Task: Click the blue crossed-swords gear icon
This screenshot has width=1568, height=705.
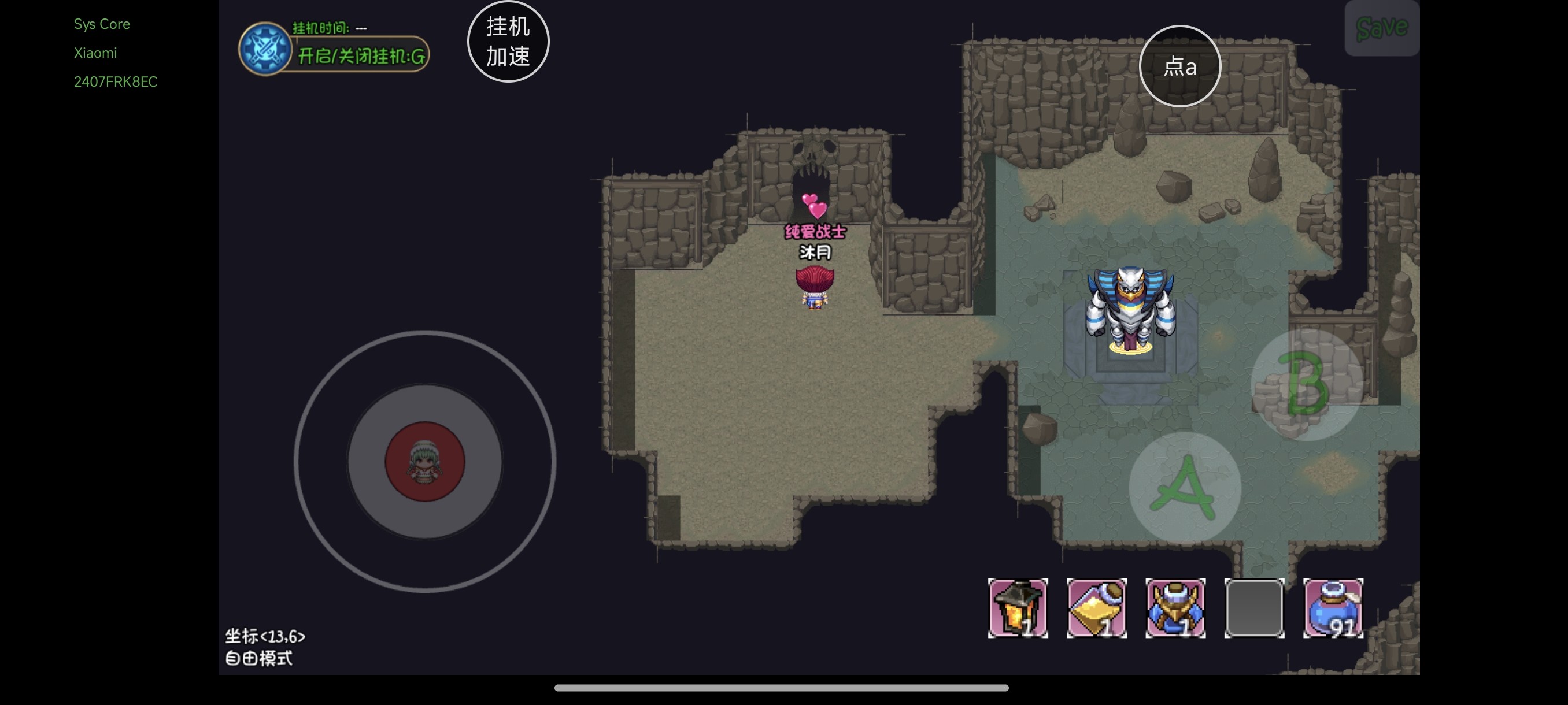Action: click(x=264, y=49)
